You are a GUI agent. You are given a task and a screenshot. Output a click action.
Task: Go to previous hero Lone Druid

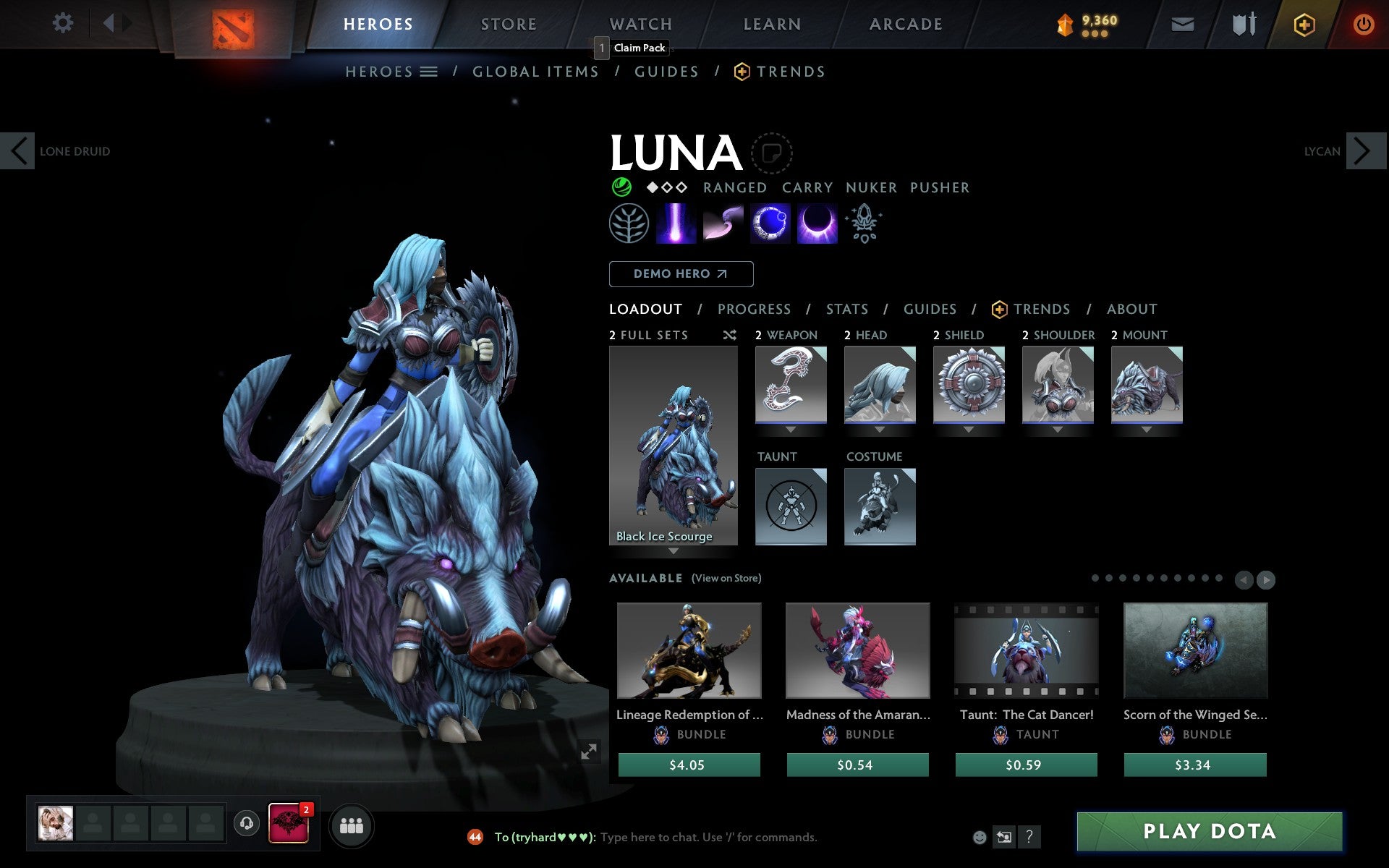(x=18, y=151)
